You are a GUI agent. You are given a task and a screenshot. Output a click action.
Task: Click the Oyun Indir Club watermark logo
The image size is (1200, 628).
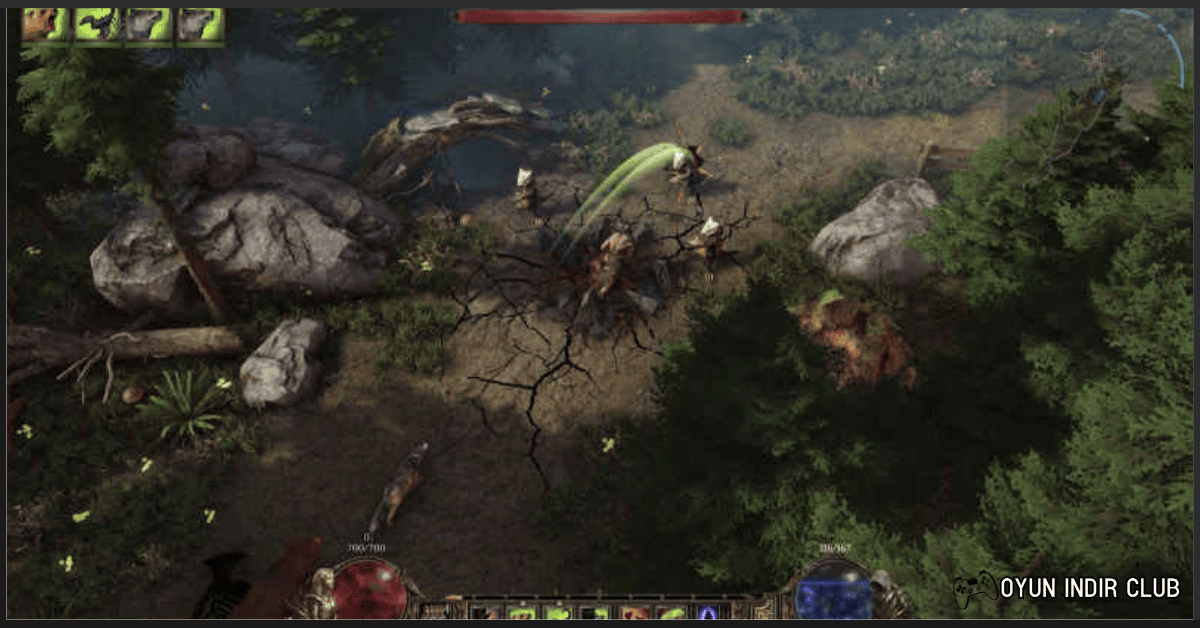[1066, 588]
